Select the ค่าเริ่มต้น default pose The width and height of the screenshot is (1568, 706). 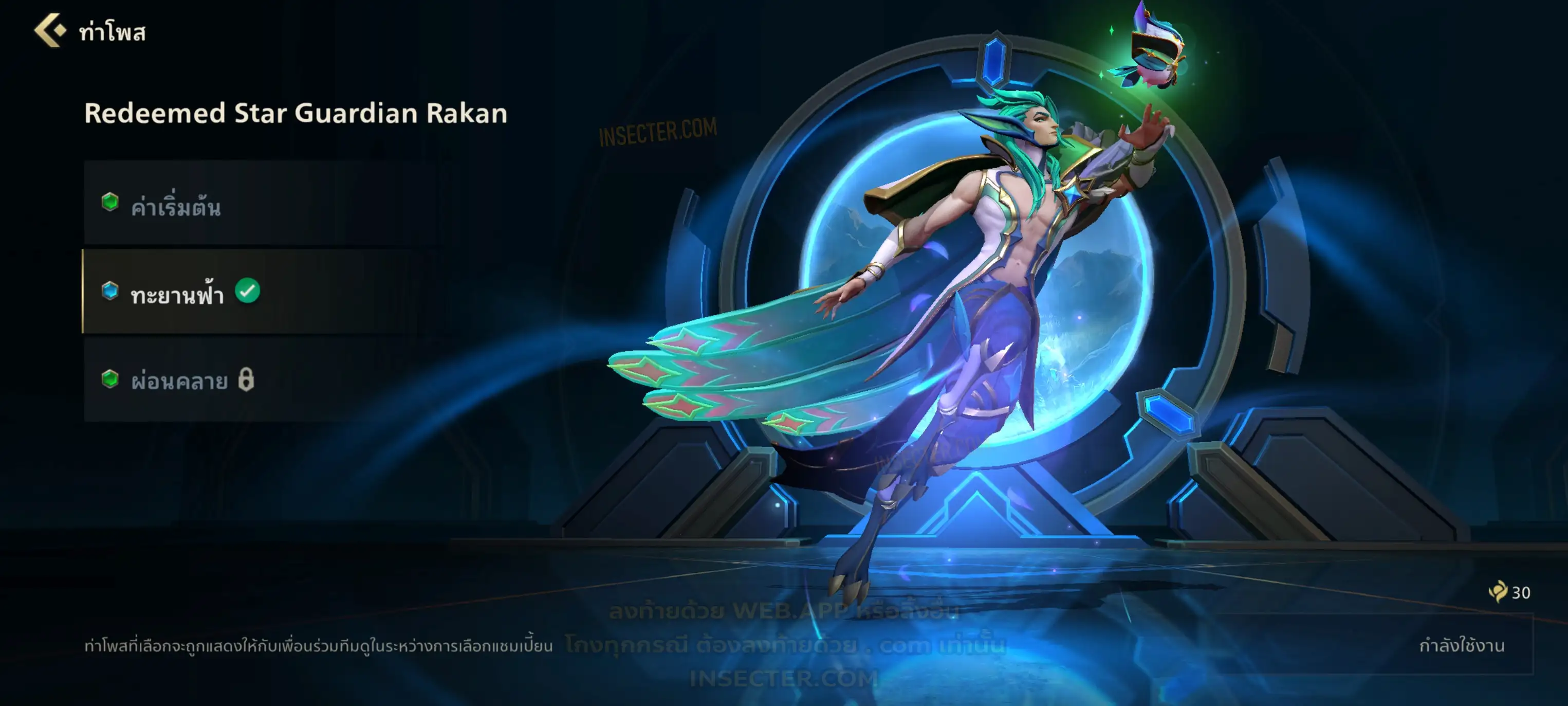point(176,206)
